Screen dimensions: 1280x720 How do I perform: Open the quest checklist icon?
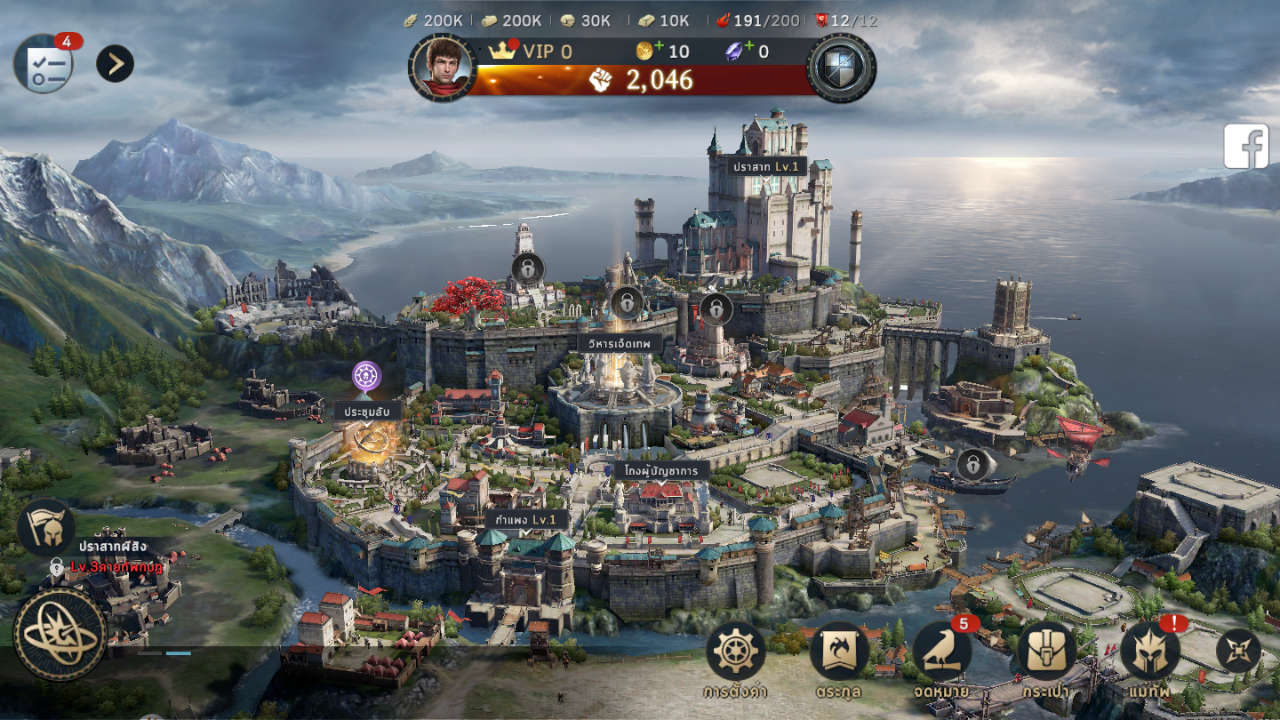tap(43, 64)
